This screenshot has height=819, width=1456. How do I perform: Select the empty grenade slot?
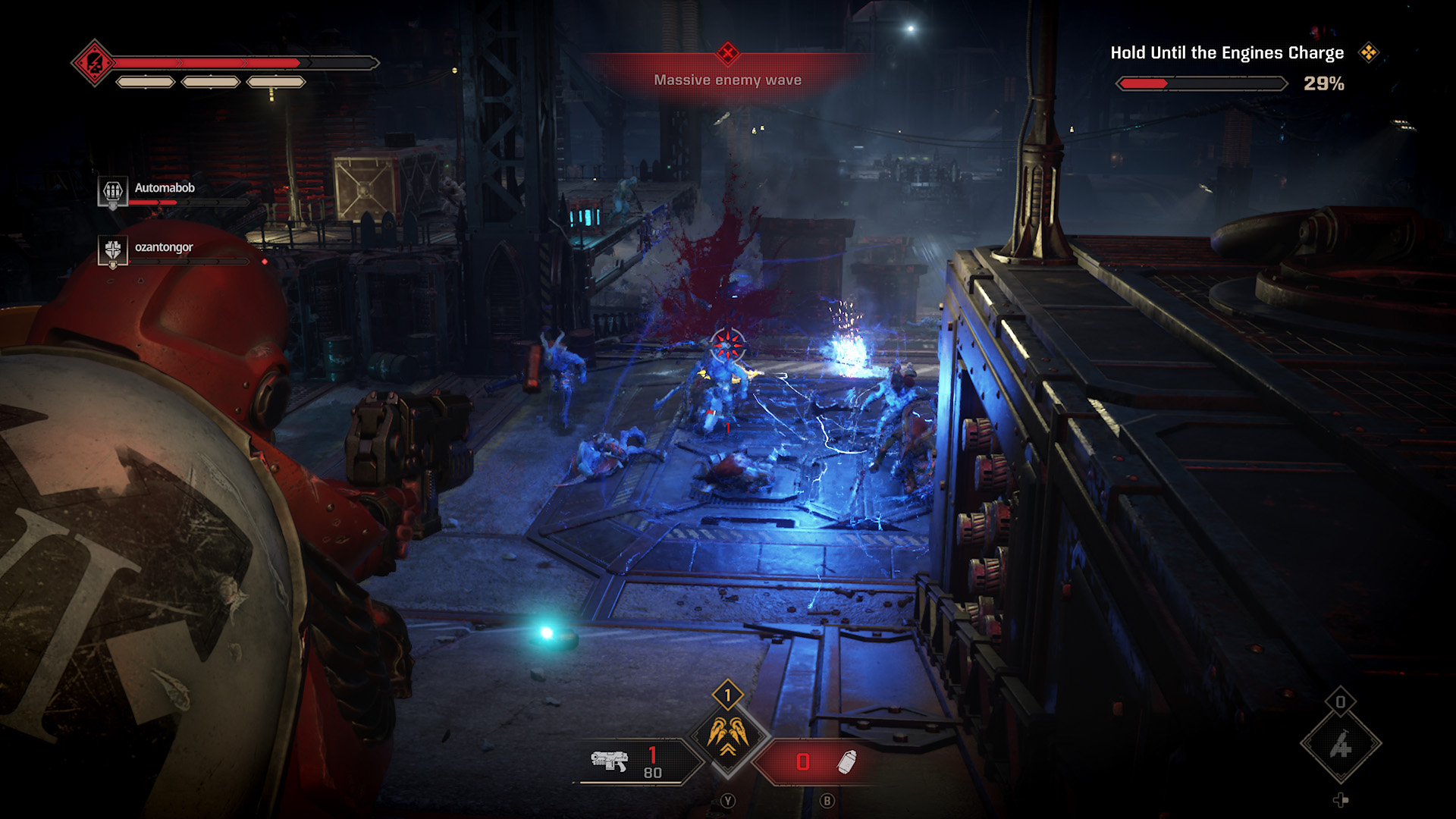click(823, 761)
